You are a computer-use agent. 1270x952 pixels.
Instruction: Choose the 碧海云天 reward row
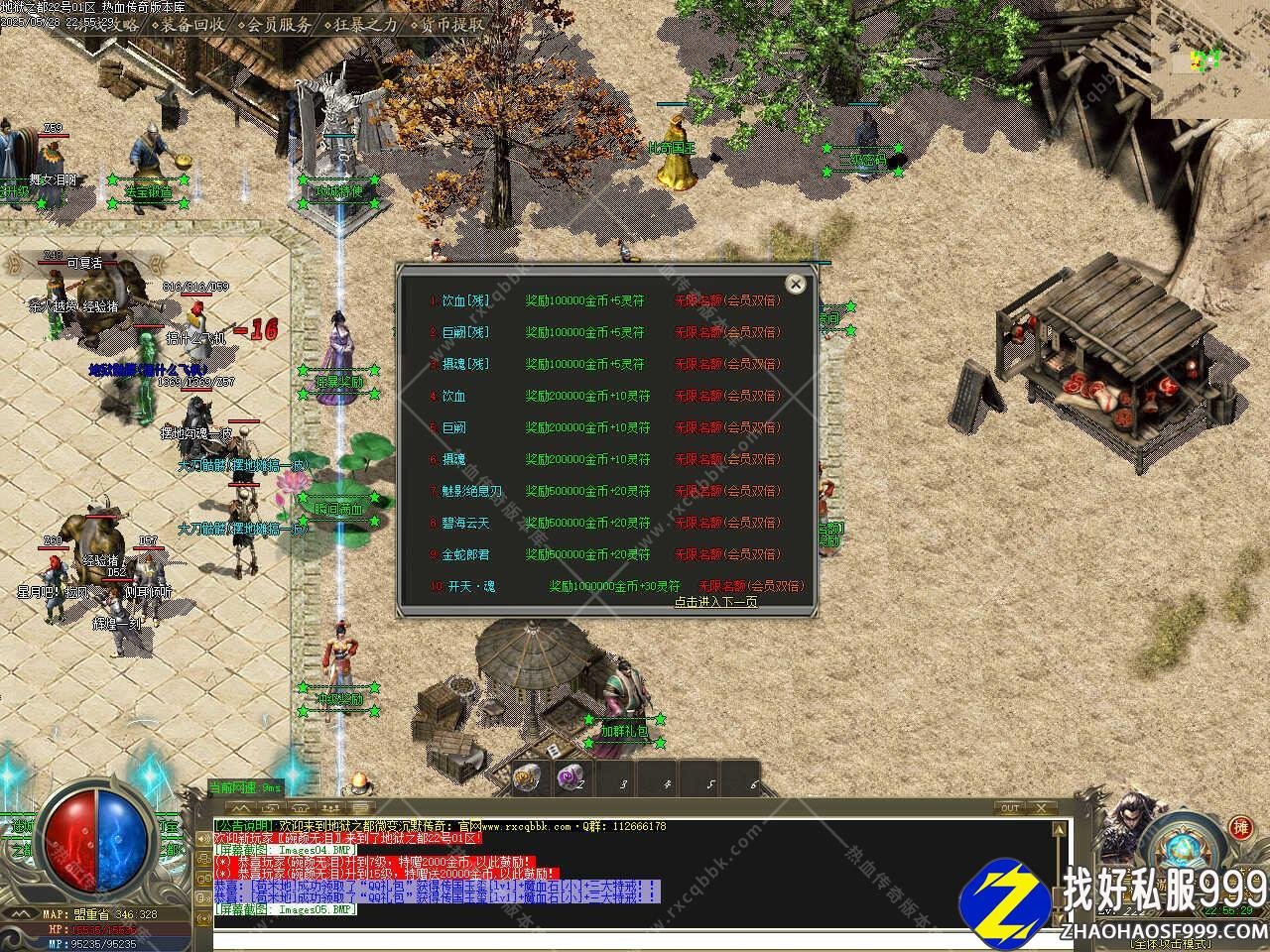tap(465, 523)
